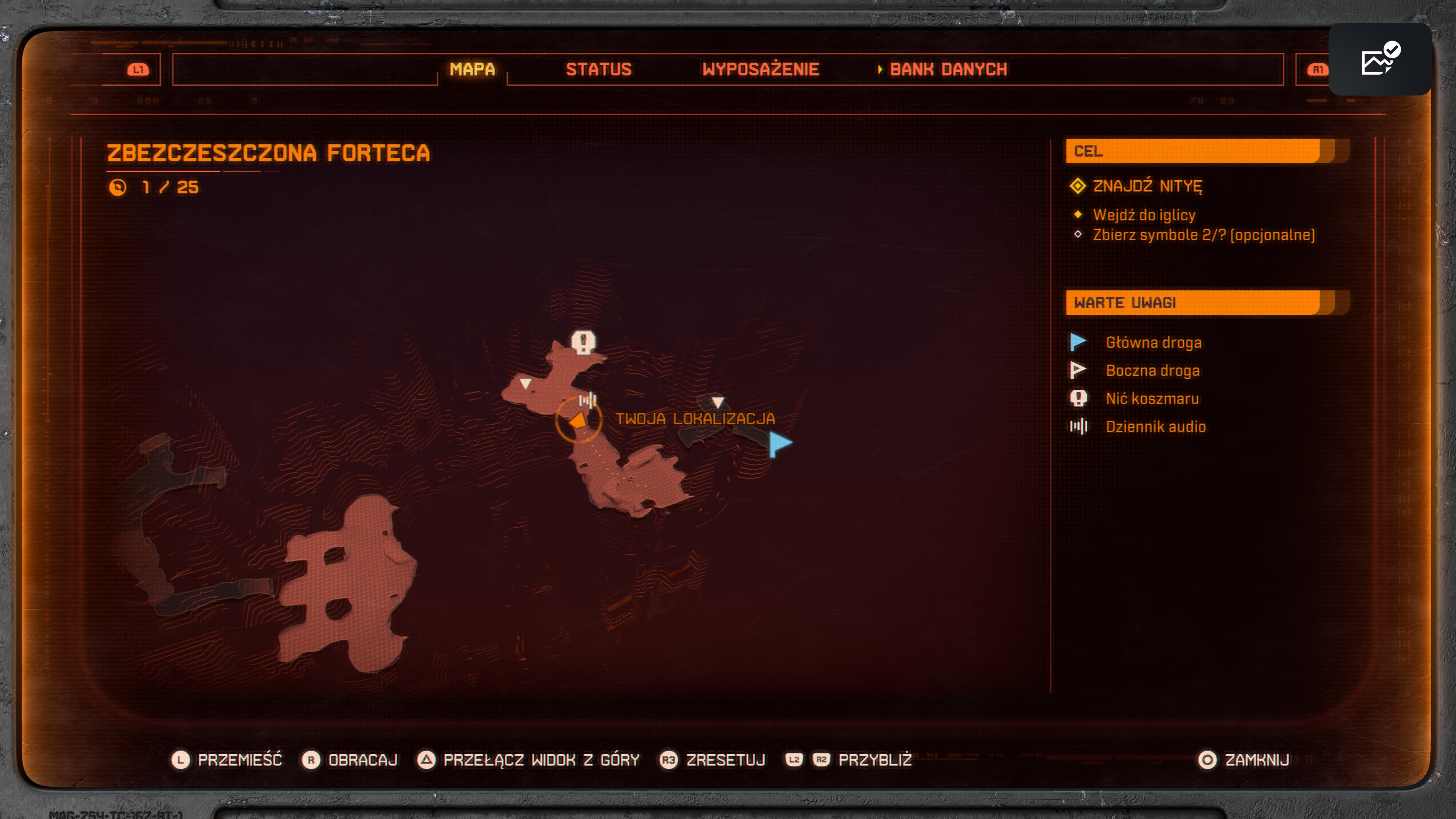Open the screenshot saved notification overlay
Screen dimensions: 1456x819
1380,60
